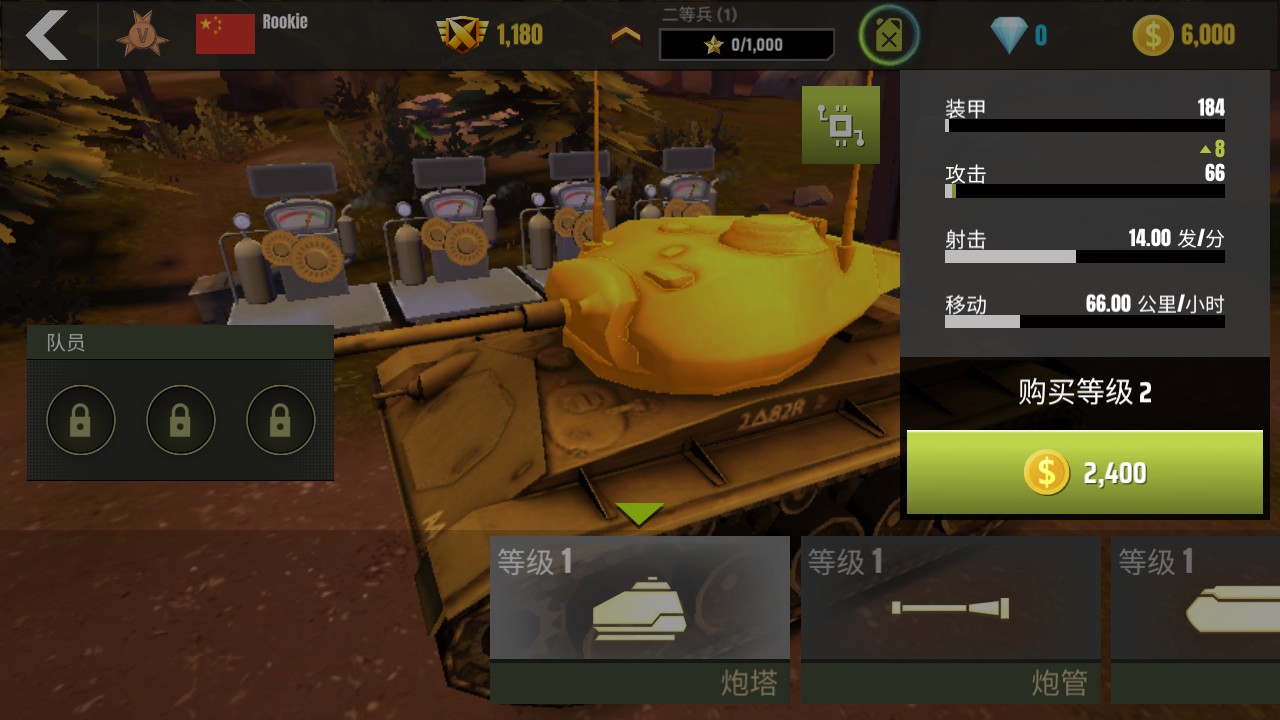1280x720 pixels.
Task: Click the blue diamond currency icon
Action: pyautogui.click(x=1009, y=36)
